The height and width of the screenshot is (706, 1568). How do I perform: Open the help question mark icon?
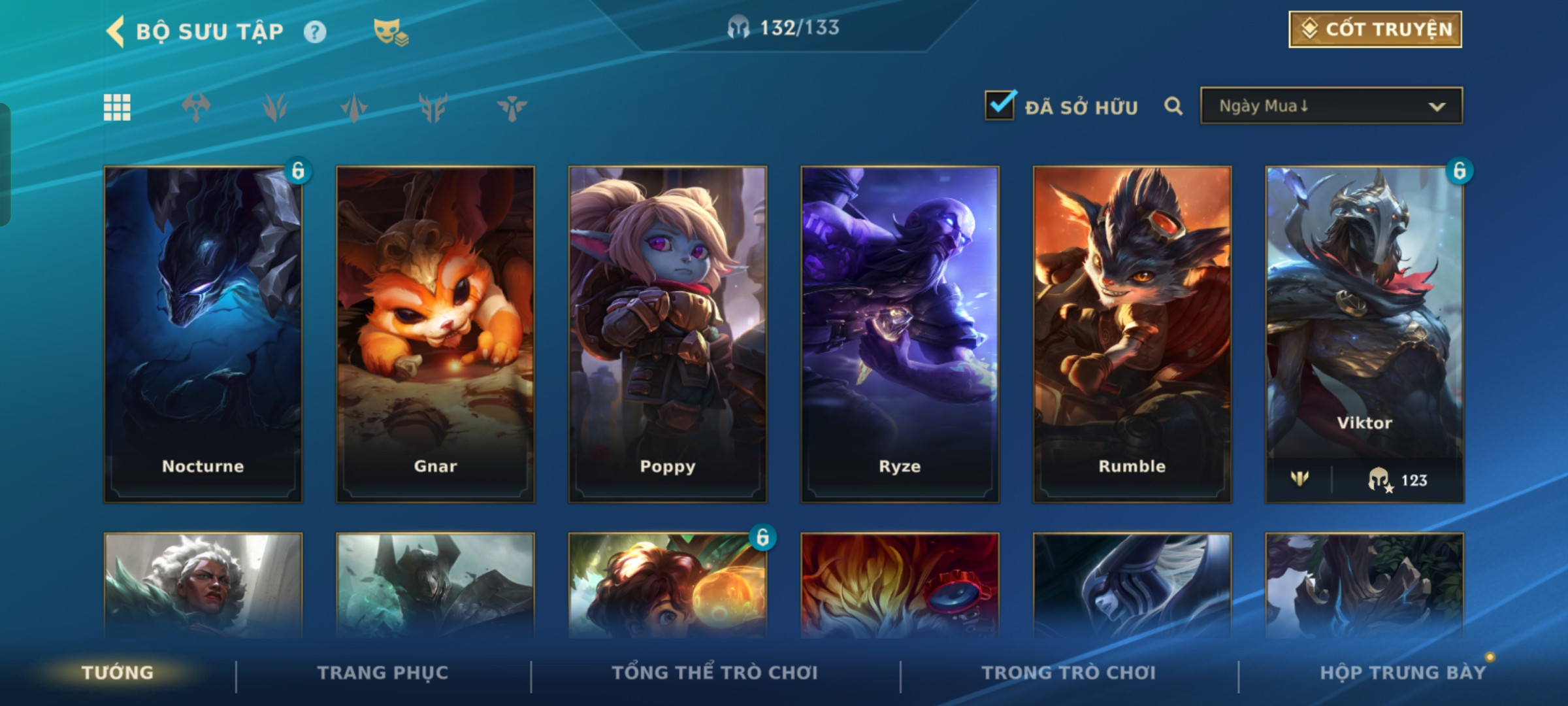click(315, 31)
